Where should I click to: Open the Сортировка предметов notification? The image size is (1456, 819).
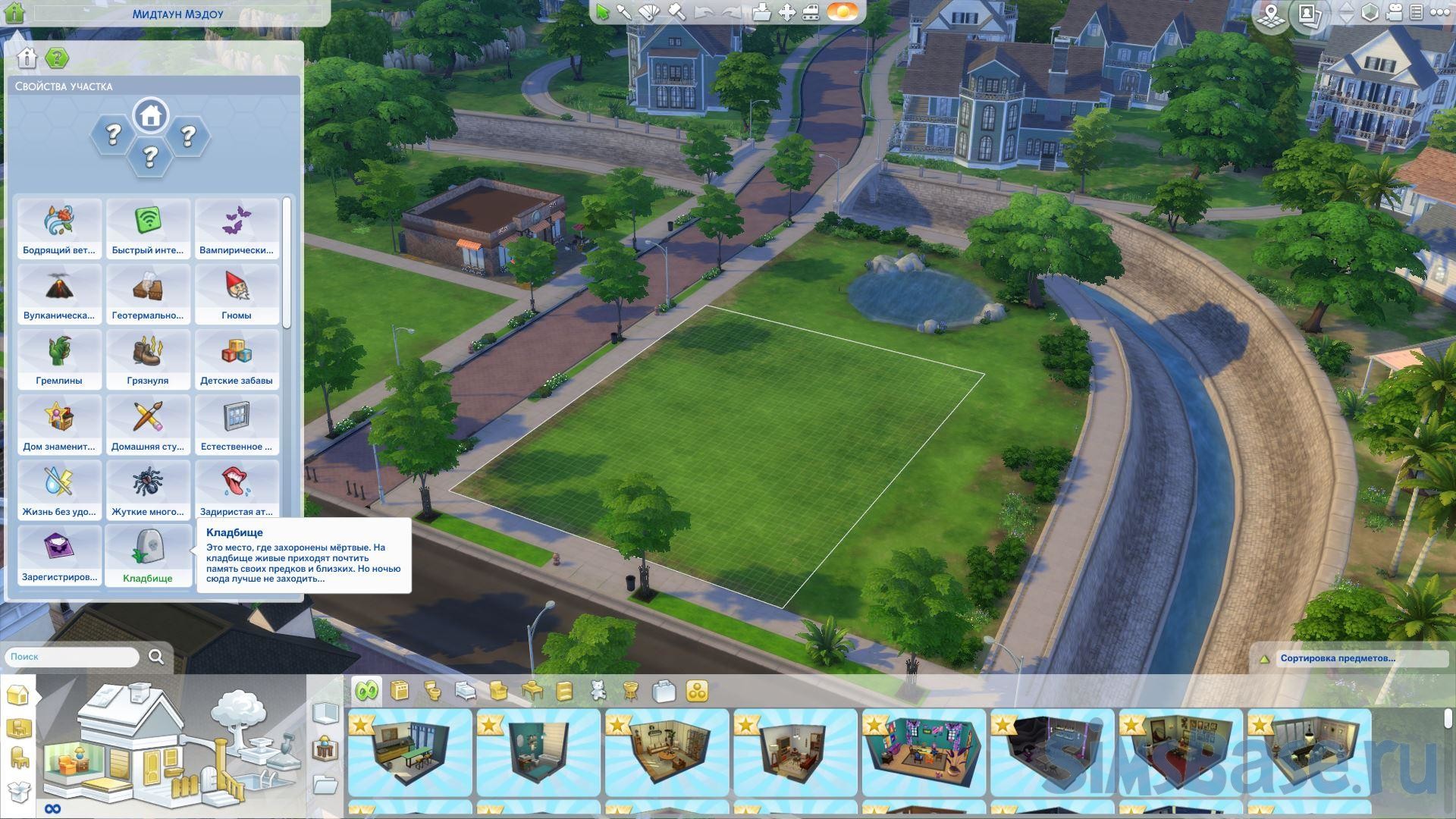(x=1337, y=658)
